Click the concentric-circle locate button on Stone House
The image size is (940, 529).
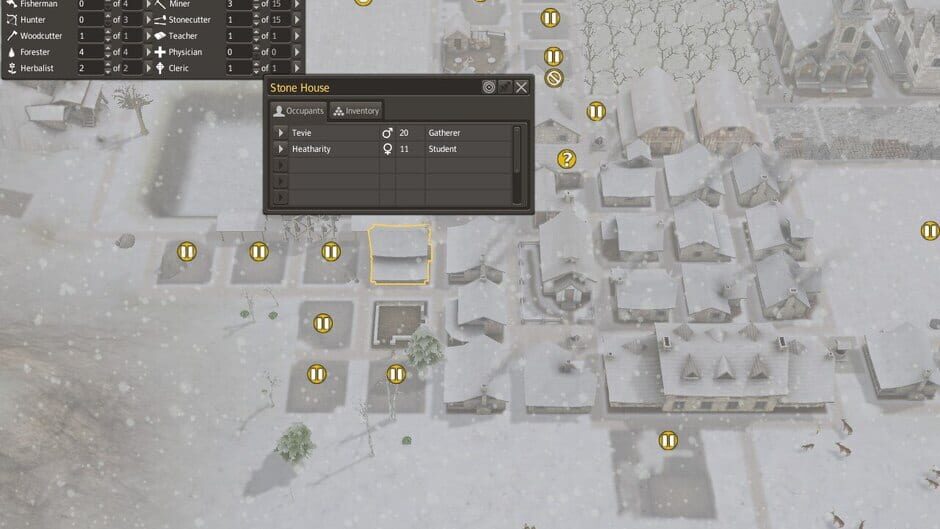(x=488, y=88)
